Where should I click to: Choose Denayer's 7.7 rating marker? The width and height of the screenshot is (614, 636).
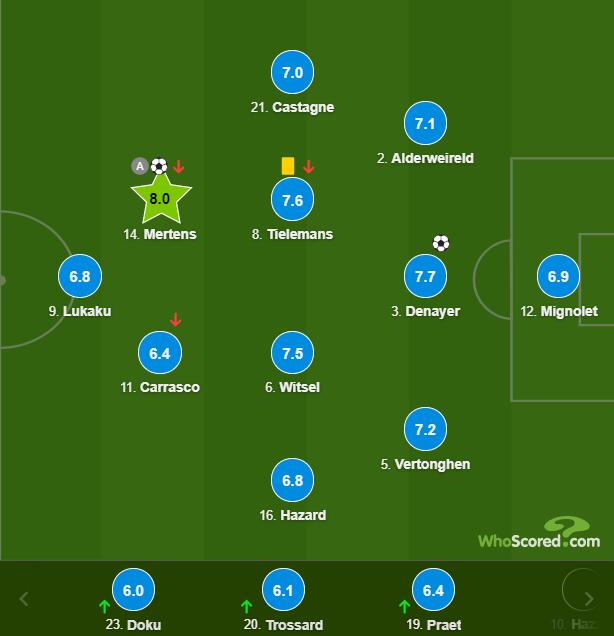(x=425, y=277)
